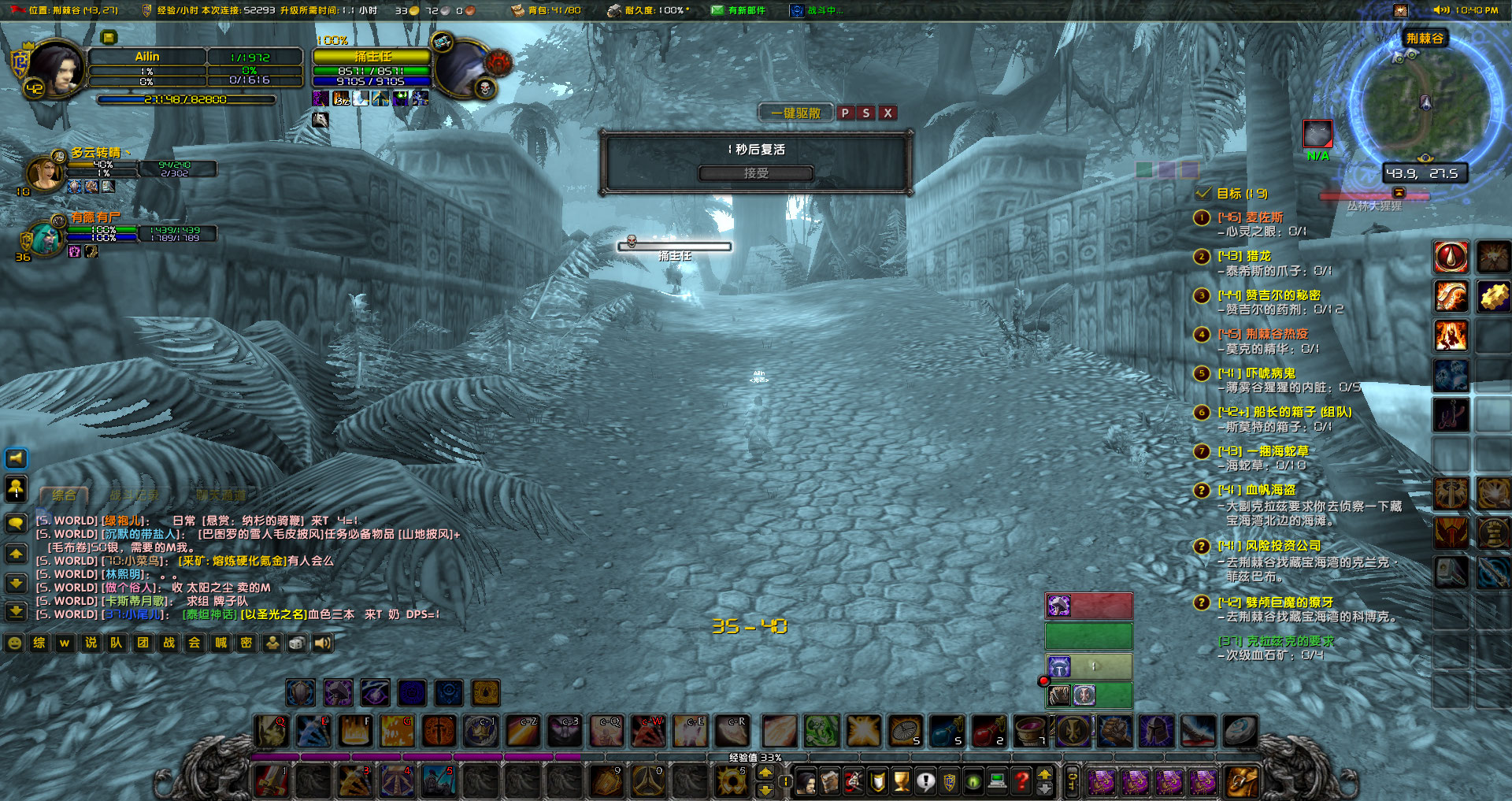
Task: Switch to the 战斗记录 chat tab
Action: click(134, 495)
